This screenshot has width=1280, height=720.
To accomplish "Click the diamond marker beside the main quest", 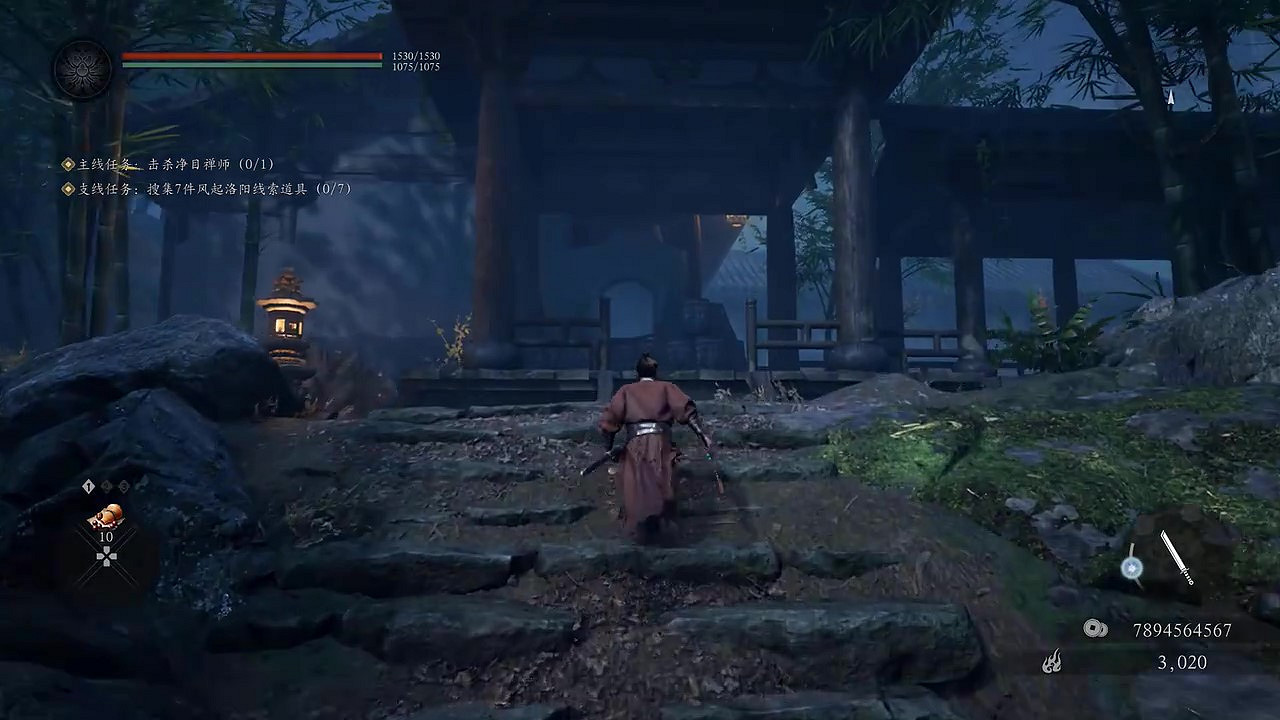I will [67, 164].
